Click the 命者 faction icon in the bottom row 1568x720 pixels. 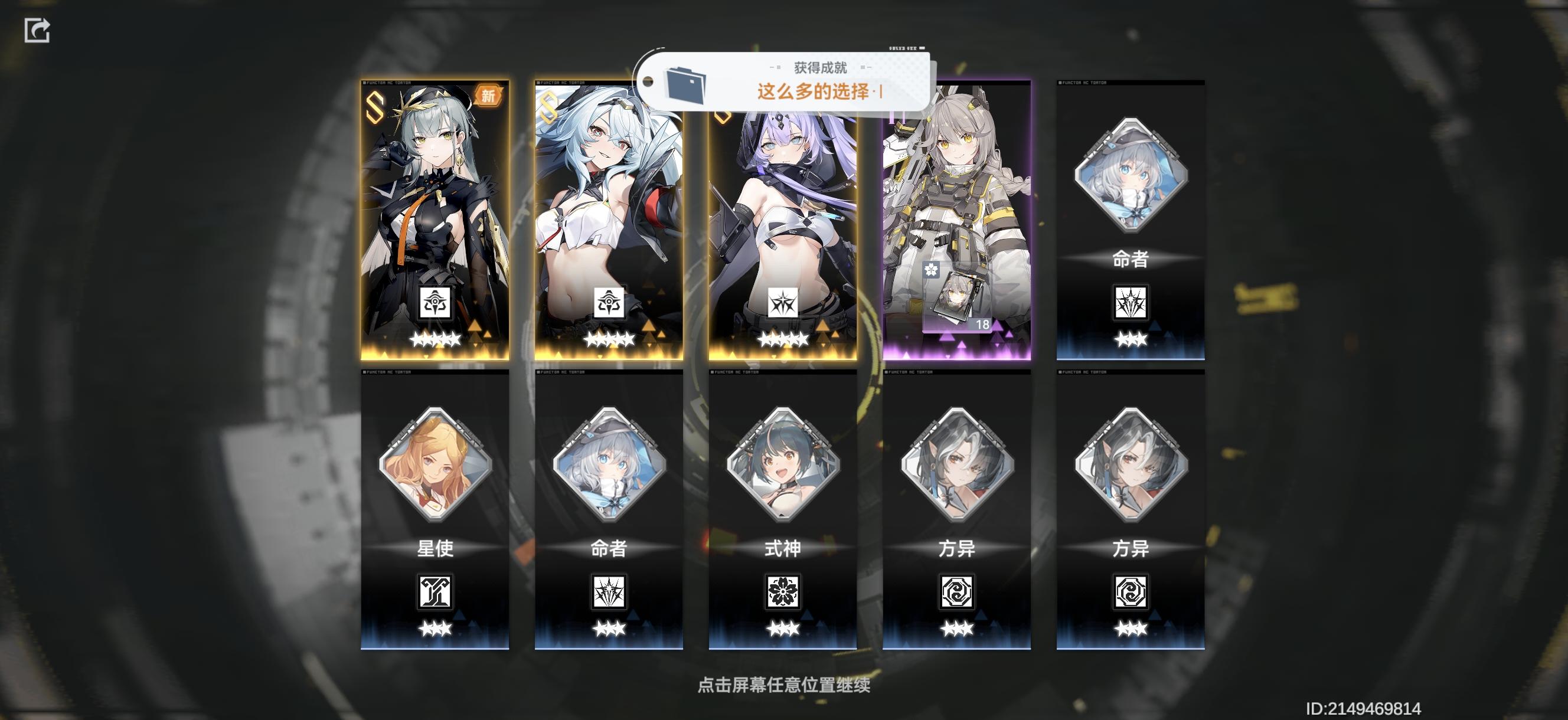point(610,593)
